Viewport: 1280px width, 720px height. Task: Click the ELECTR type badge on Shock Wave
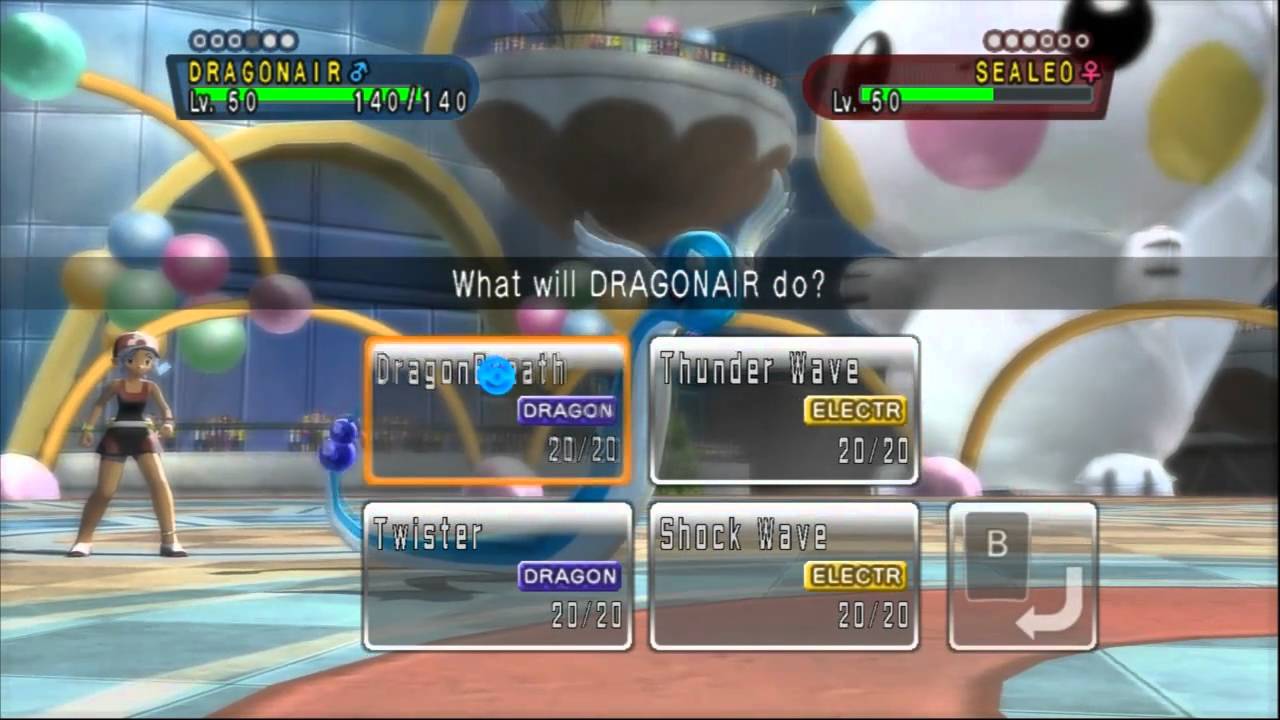coord(855,576)
